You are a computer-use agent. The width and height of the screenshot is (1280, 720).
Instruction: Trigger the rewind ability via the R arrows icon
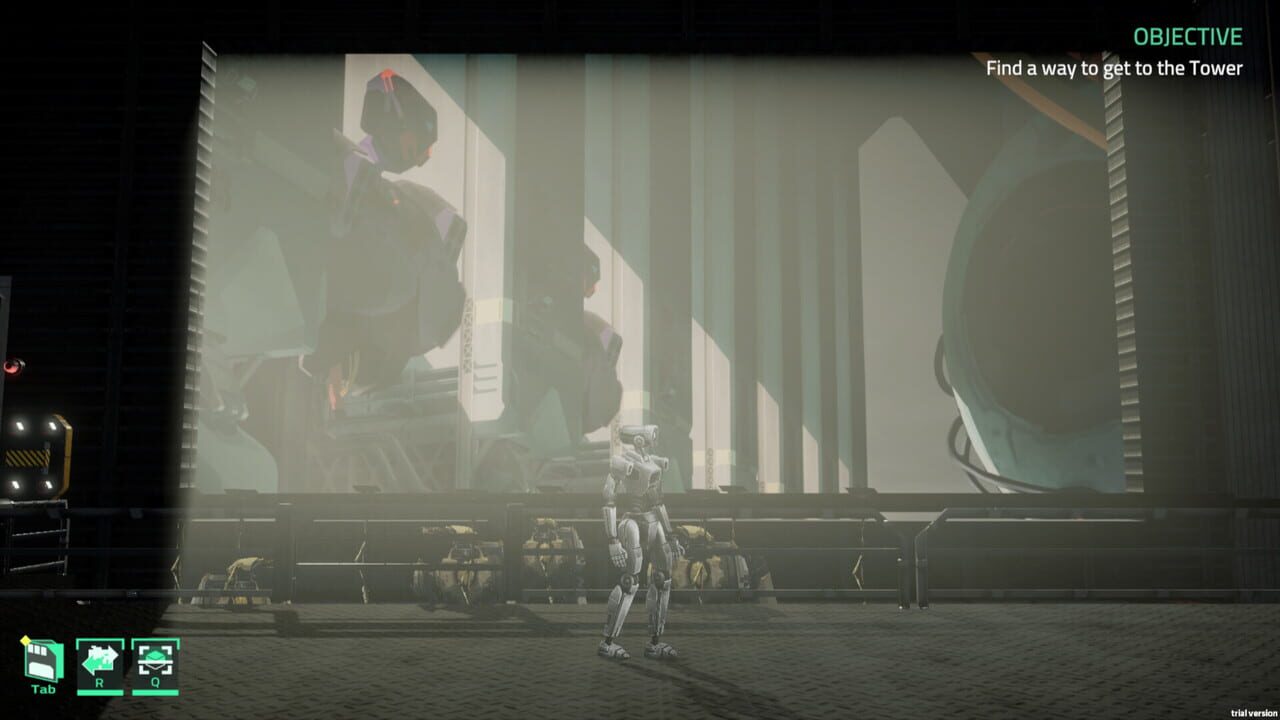pyautogui.click(x=100, y=658)
